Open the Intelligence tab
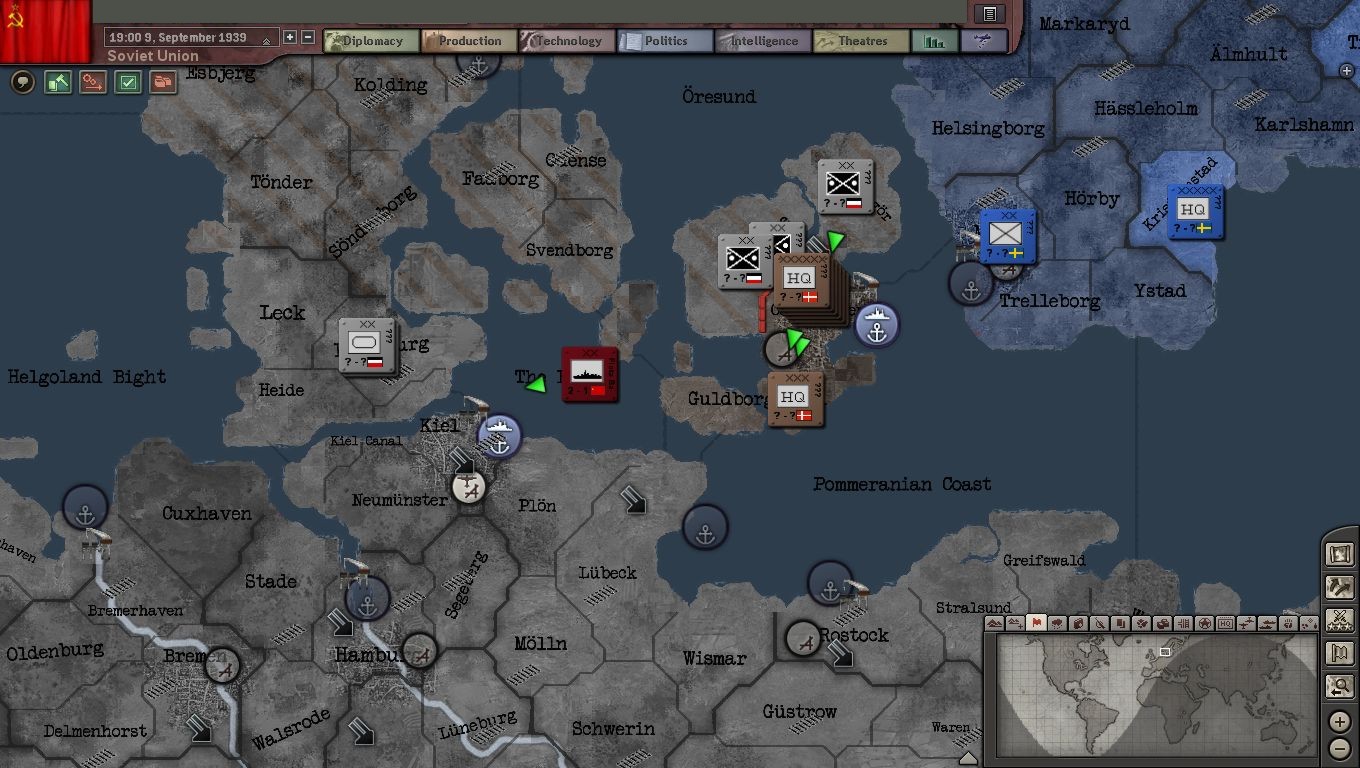 click(x=763, y=41)
